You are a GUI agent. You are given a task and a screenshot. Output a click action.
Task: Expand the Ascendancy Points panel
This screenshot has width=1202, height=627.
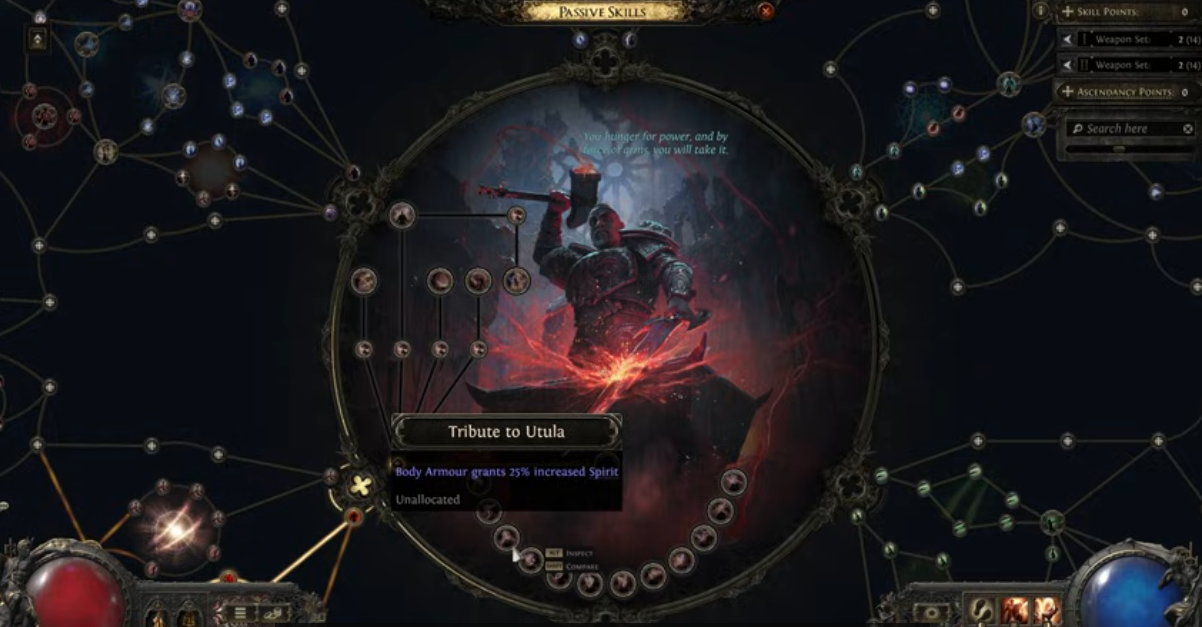[x=1068, y=92]
